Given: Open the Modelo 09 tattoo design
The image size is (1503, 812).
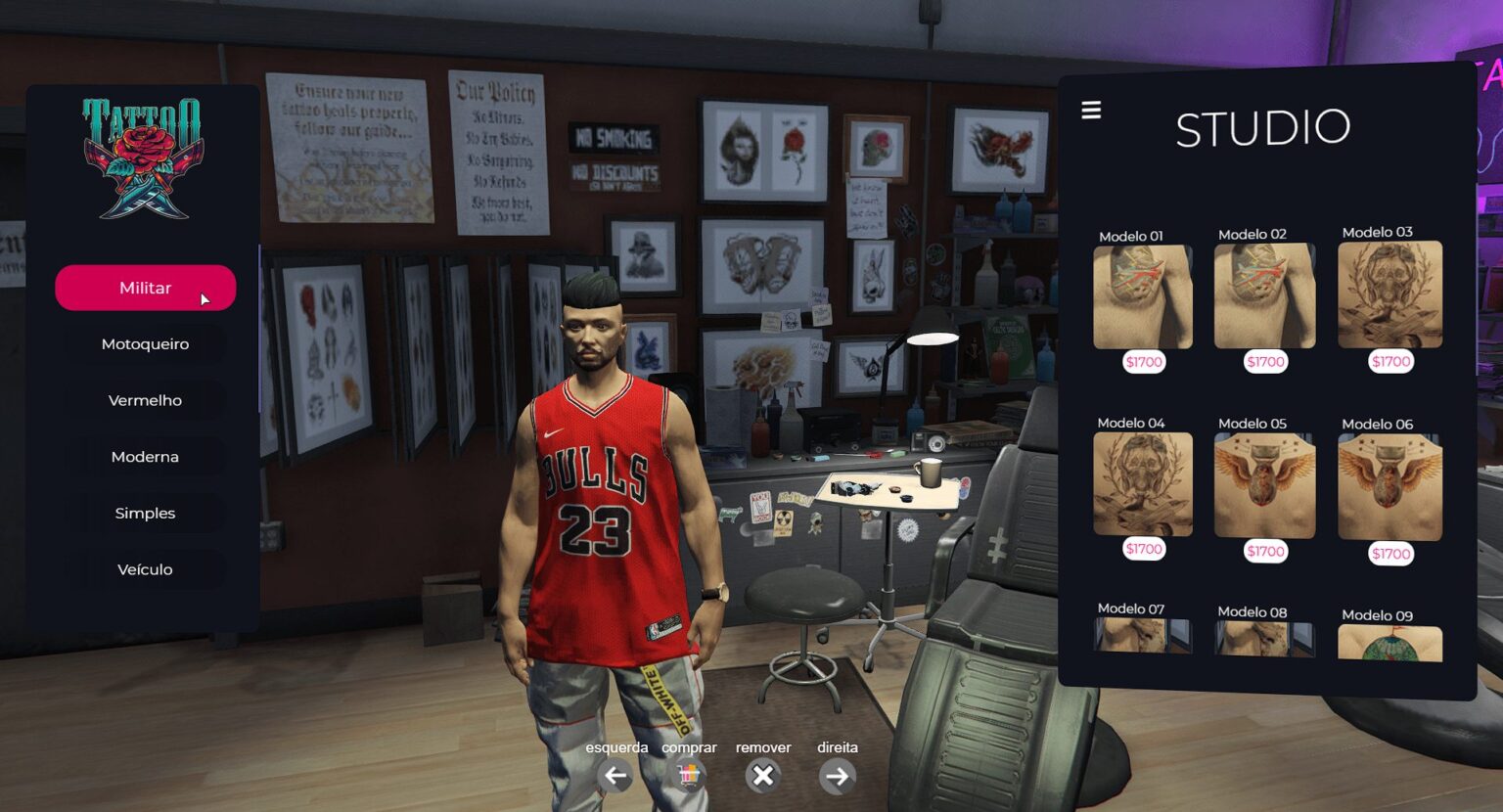Looking at the screenshot, I should click(1389, 644).
